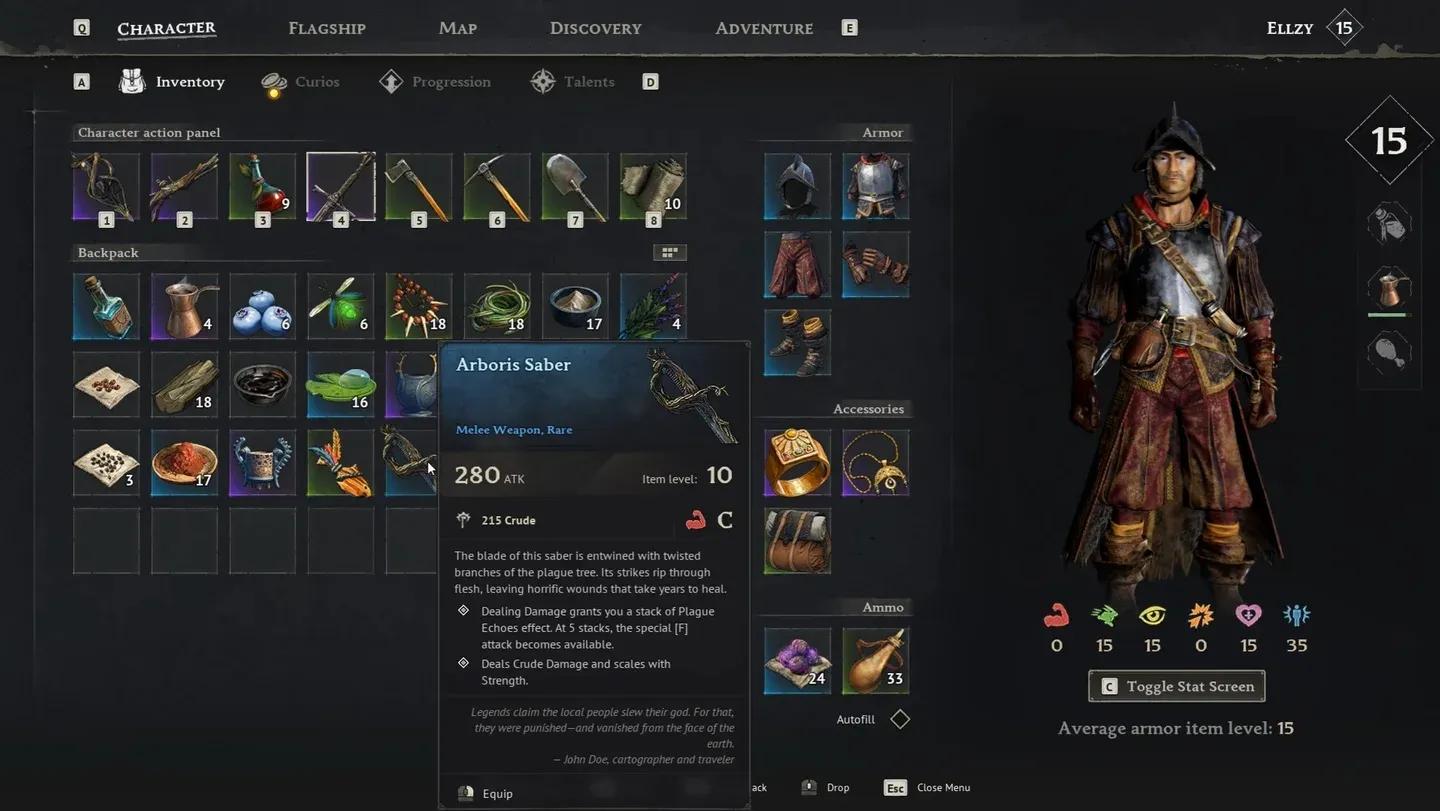Switch to the Discovery tab
Image resolution: width=1440 pixels, height=811 pixels.
tap(595, 28)
